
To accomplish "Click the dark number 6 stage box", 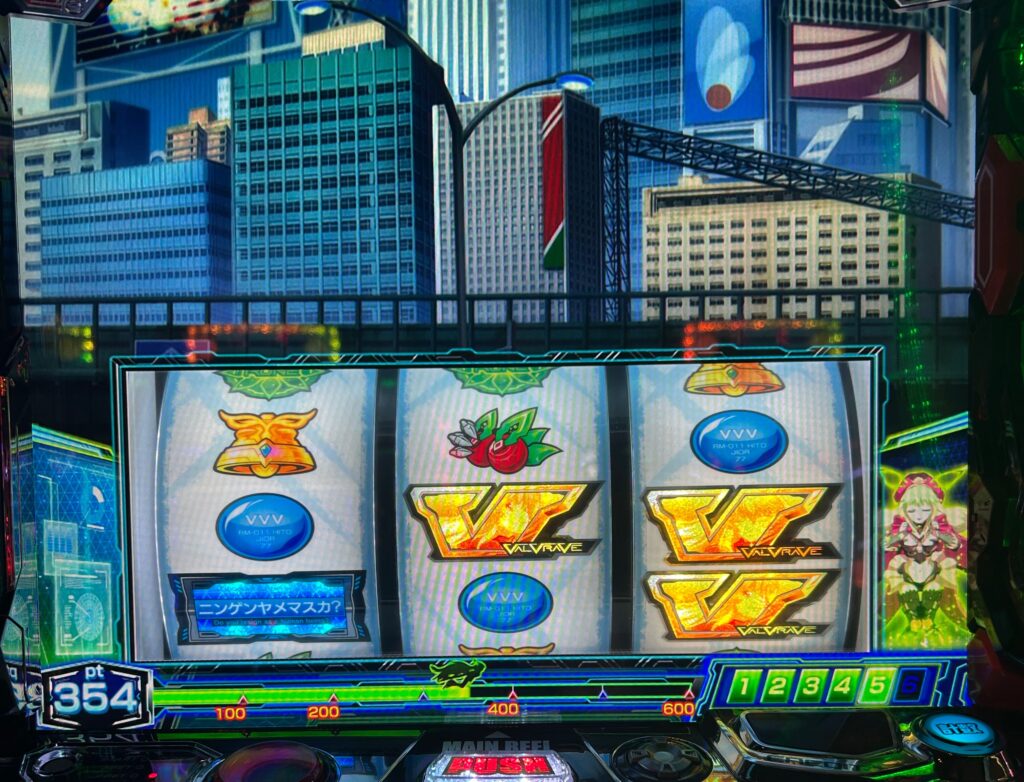I will [x=908, y=686].
